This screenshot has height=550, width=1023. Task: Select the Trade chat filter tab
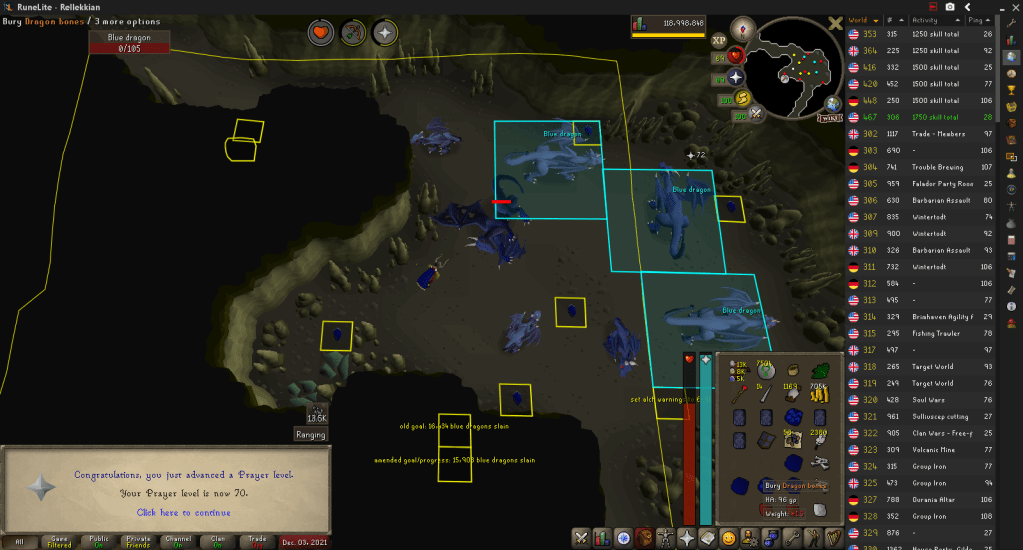click(257, 541)
